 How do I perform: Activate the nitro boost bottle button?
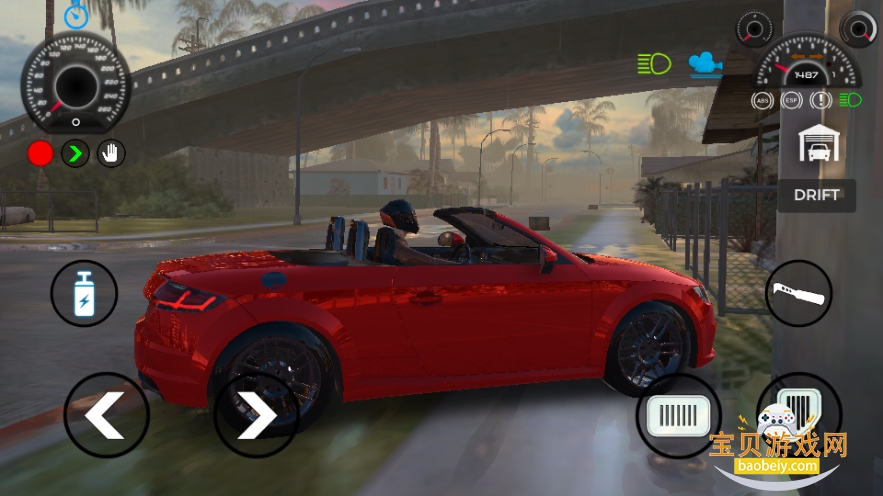(x=84, y=294)
